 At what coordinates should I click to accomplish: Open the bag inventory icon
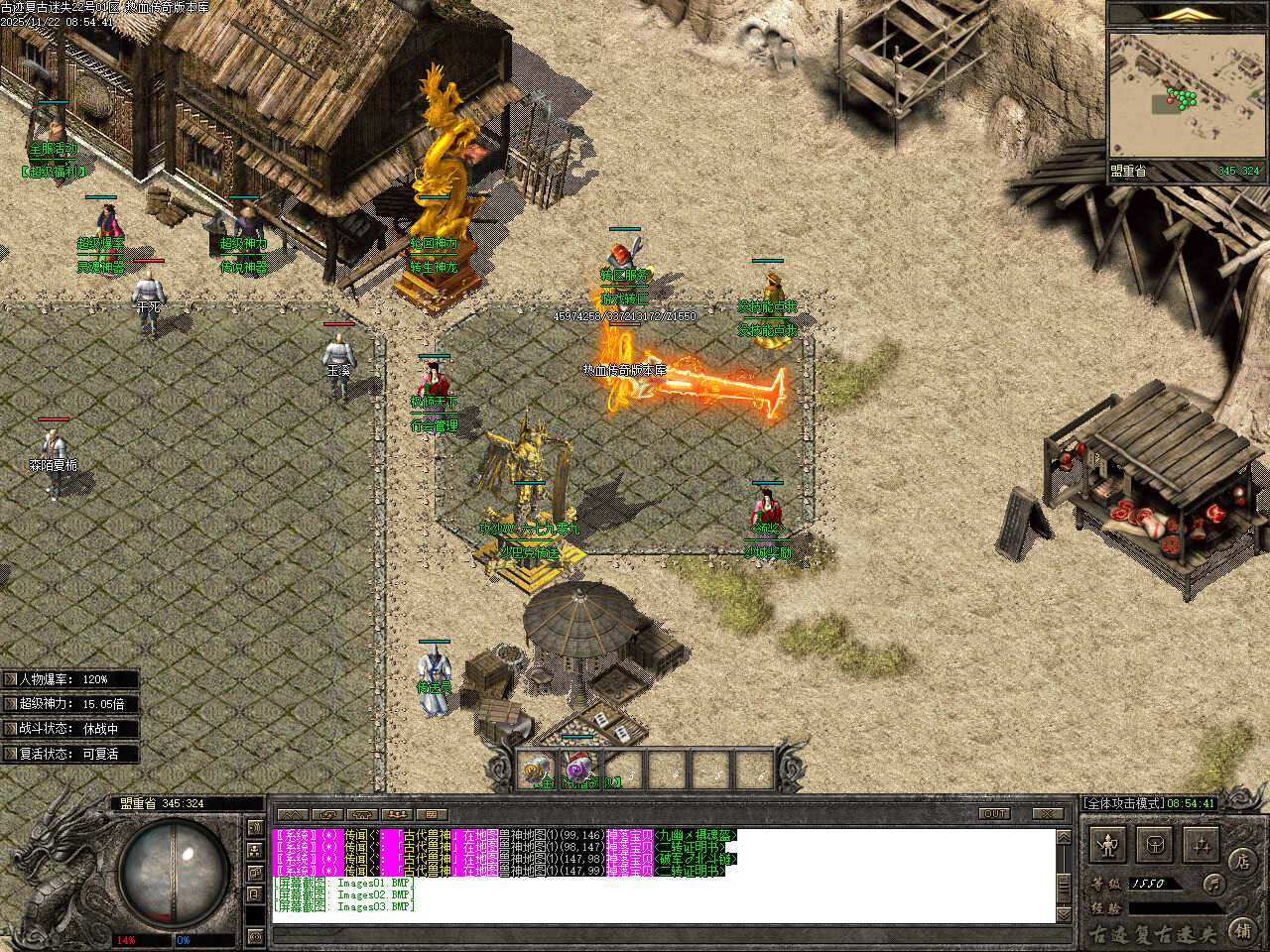tap(1155, 846)
